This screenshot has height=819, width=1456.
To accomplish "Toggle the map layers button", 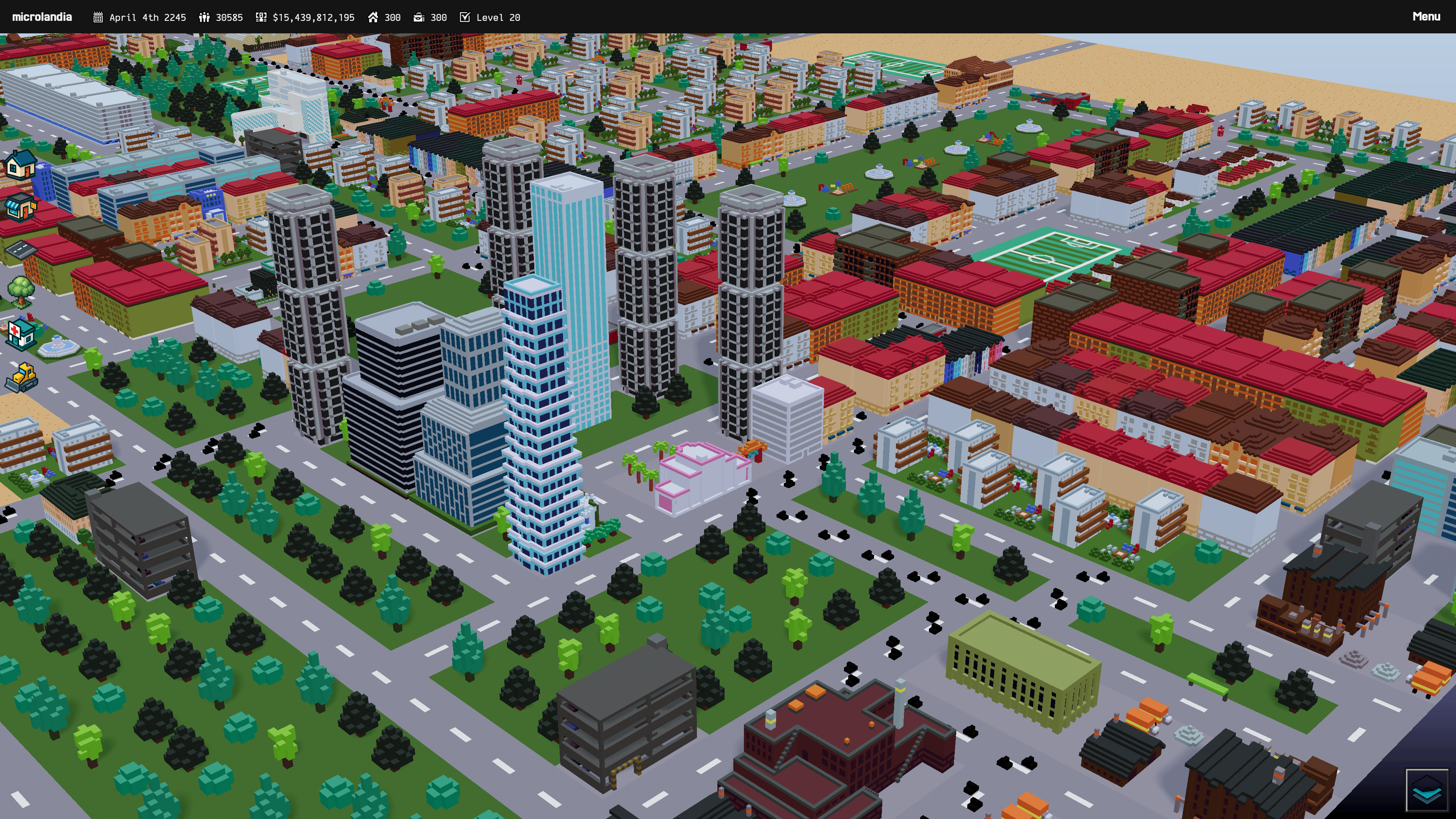I will coord(1426,790).
